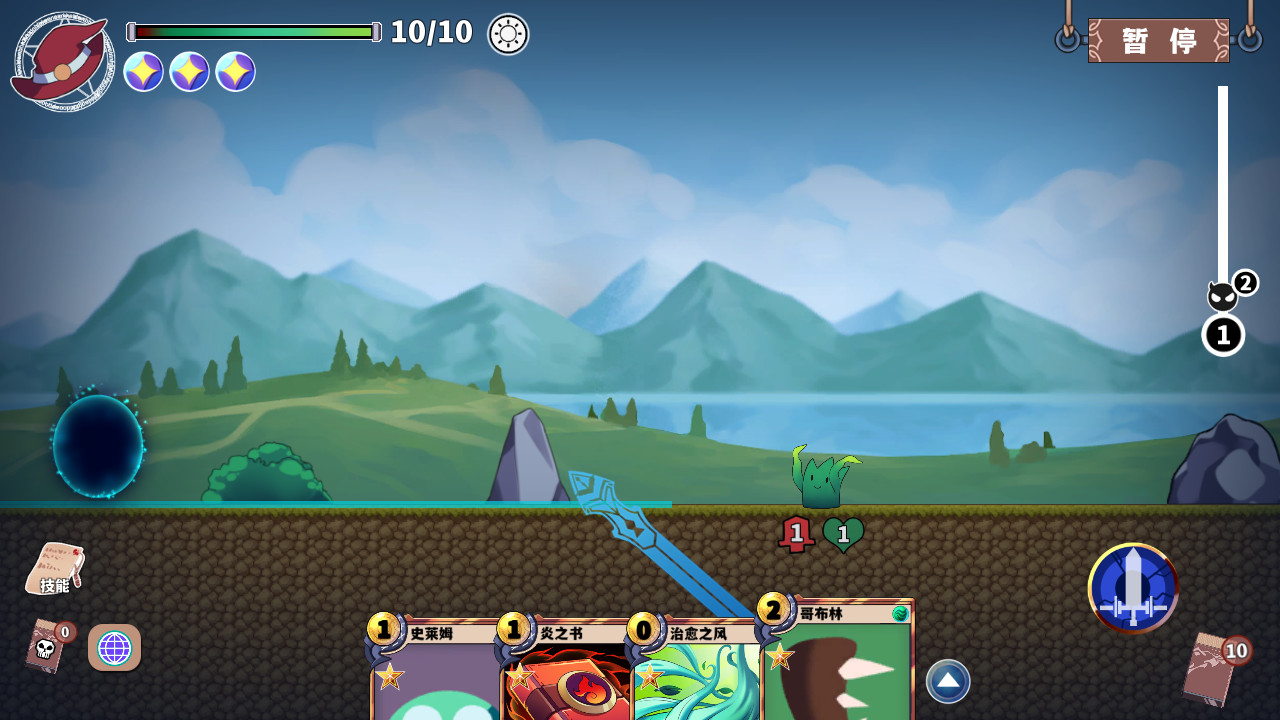Click the skull discard pile icon
The width and height of the screenshot is (1280, 720).
[x=47, y=647]
